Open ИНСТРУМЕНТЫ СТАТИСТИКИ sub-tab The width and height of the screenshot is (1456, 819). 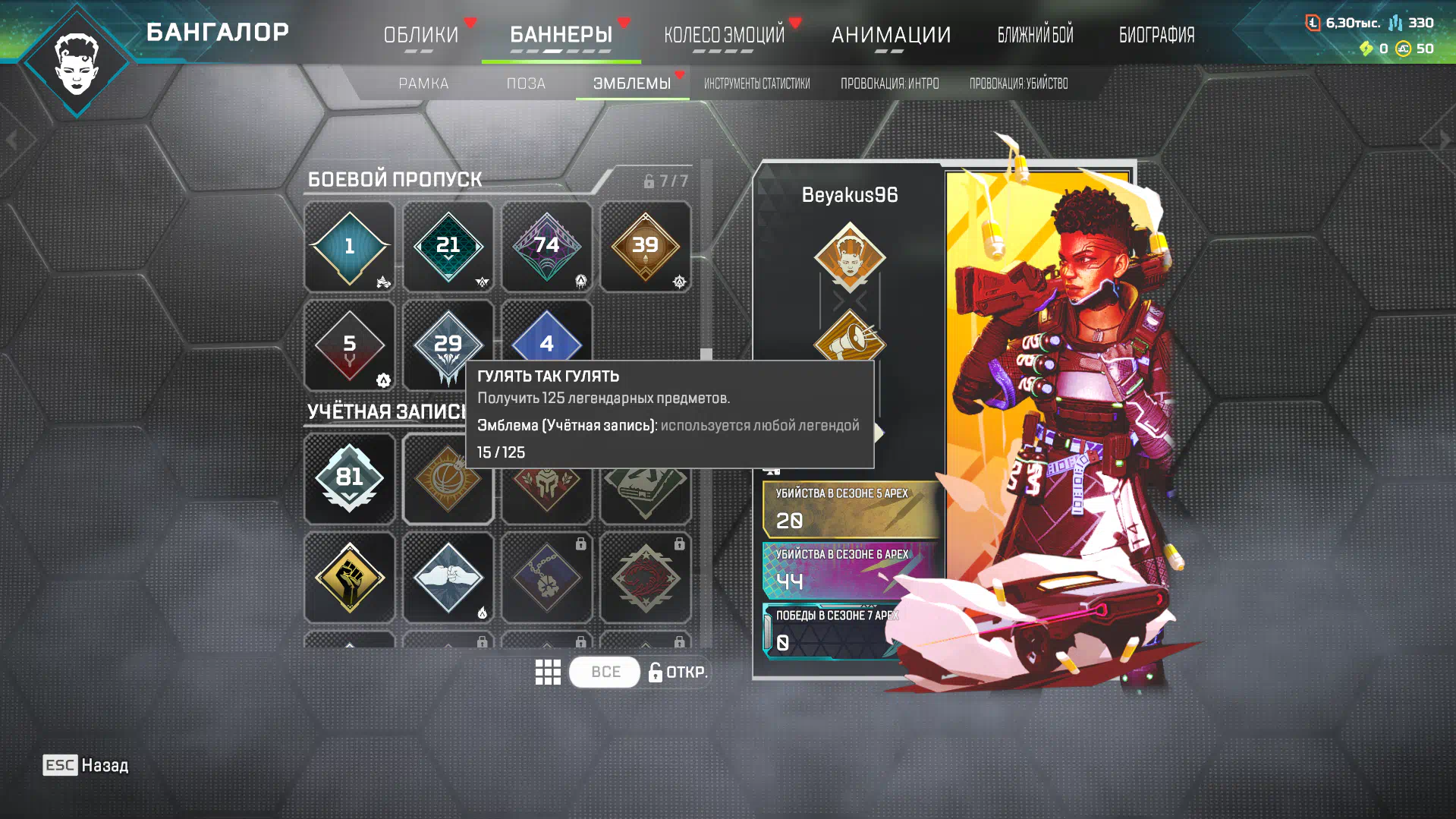coord(756,83)
